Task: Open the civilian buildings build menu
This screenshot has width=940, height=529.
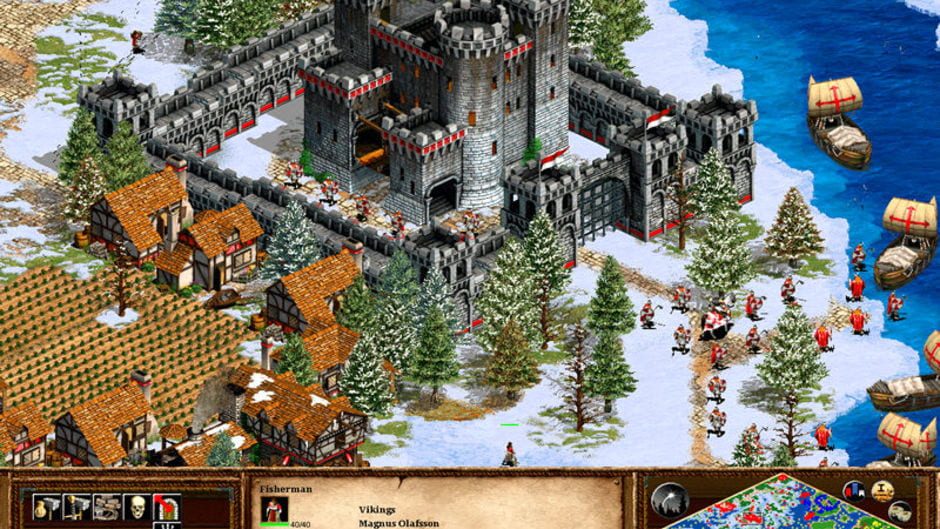Action: click(x=47, y=507)
